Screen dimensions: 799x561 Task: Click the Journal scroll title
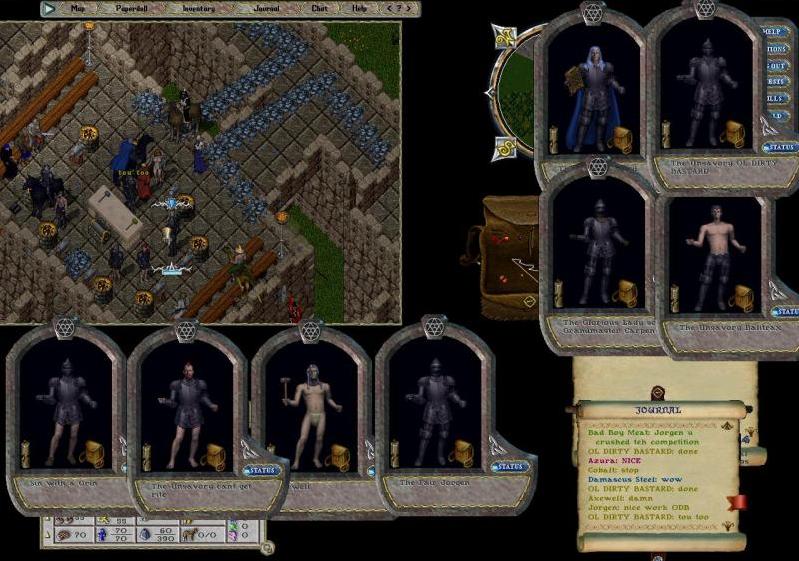tap(658, 409)
